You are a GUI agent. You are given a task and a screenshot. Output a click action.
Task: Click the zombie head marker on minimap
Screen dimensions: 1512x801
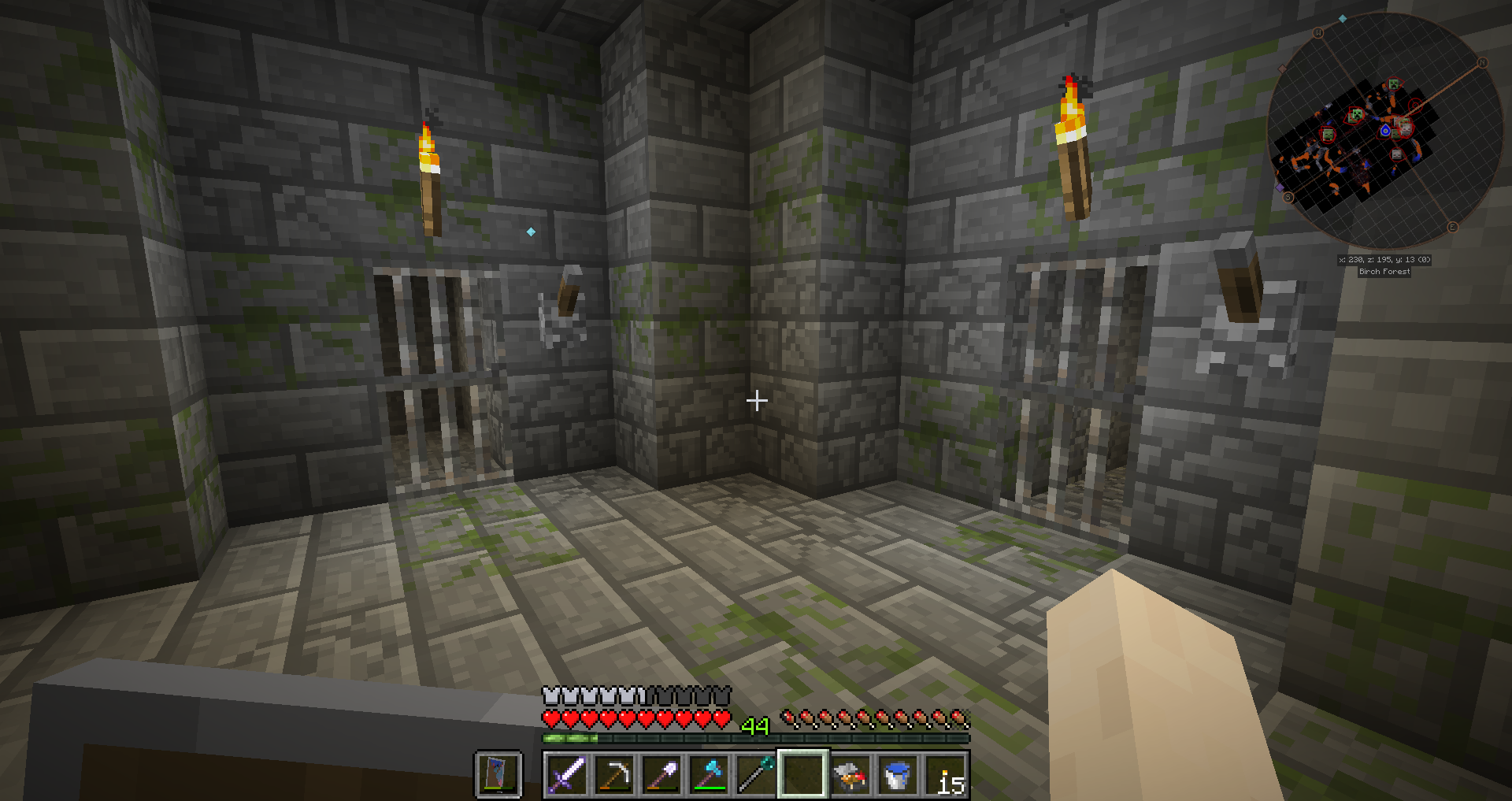[x=1329, y=135]
